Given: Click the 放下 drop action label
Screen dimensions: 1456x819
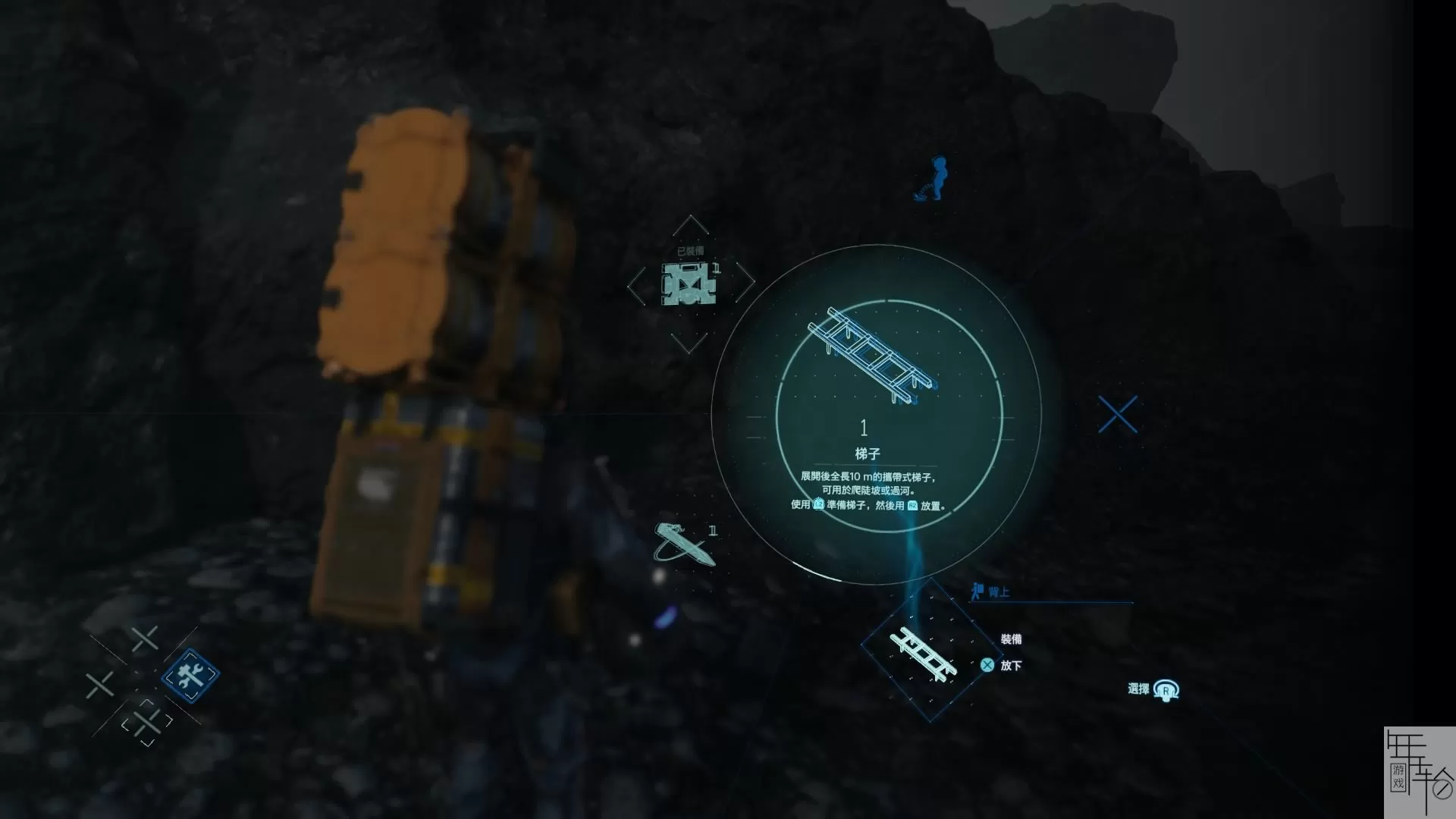Looking at the screenshot, I should point(1012,666).
